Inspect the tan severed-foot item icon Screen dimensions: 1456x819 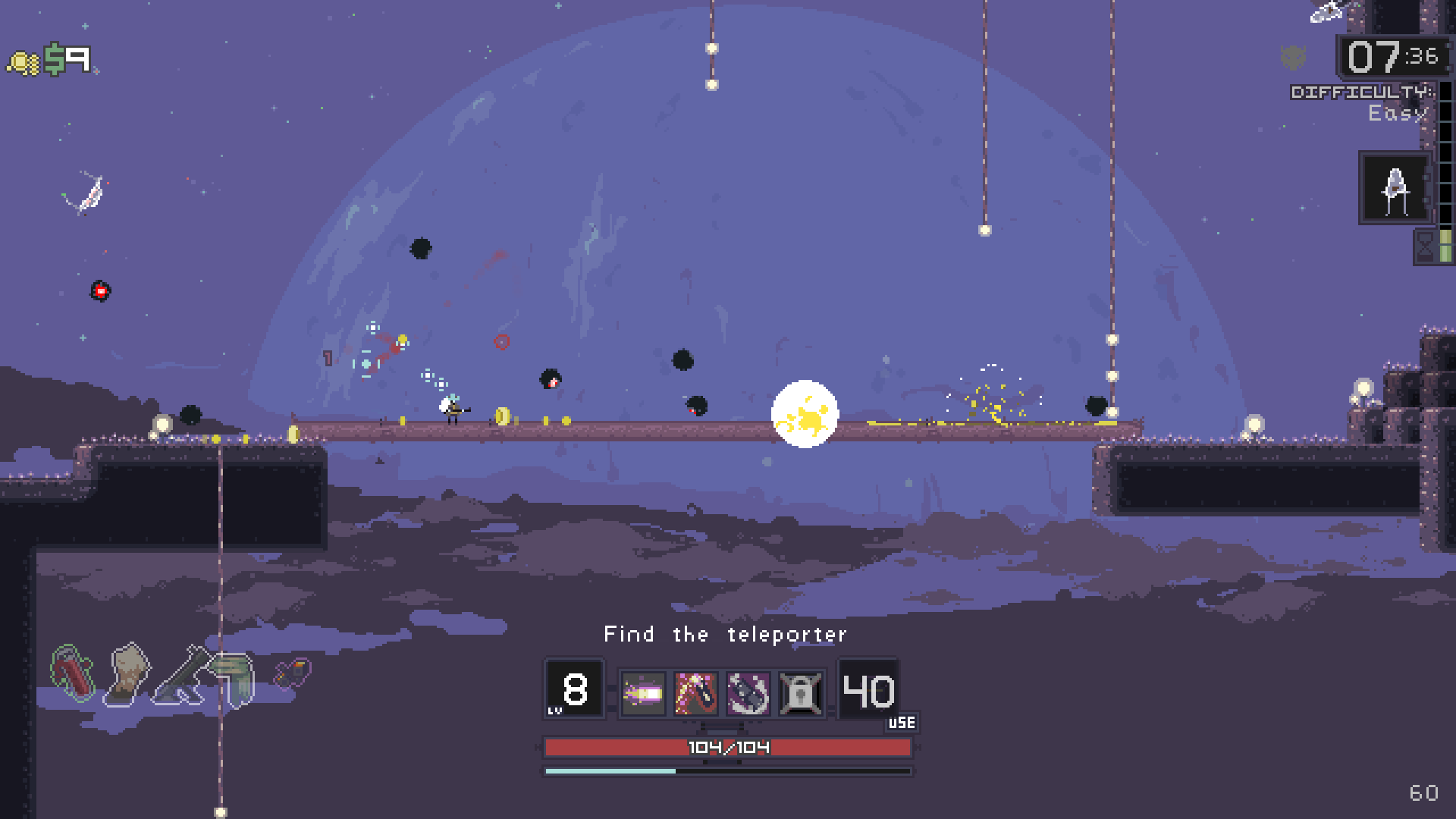pos(128,672)
